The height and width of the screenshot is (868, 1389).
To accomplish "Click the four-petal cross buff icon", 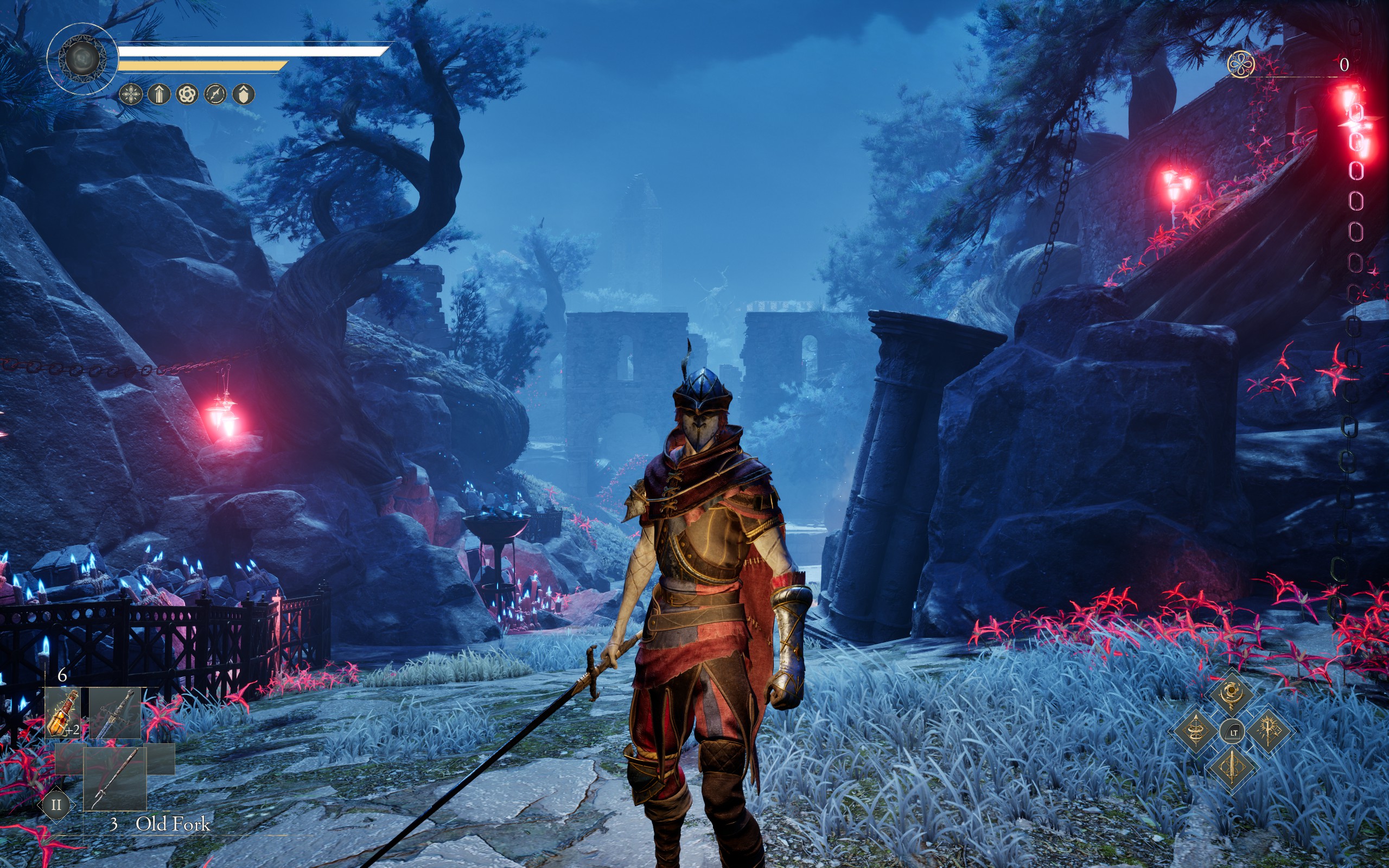I will tap(131, 93).
